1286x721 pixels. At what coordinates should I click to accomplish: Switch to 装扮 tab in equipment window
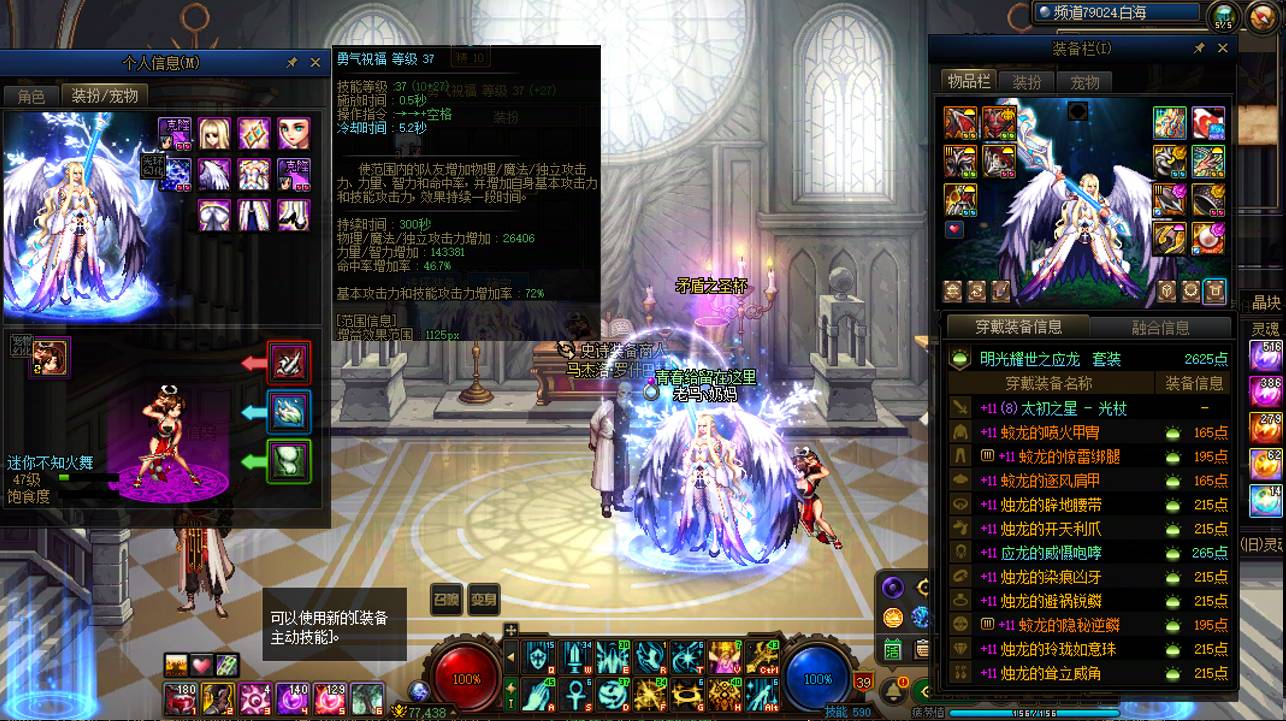point(1027,82)
